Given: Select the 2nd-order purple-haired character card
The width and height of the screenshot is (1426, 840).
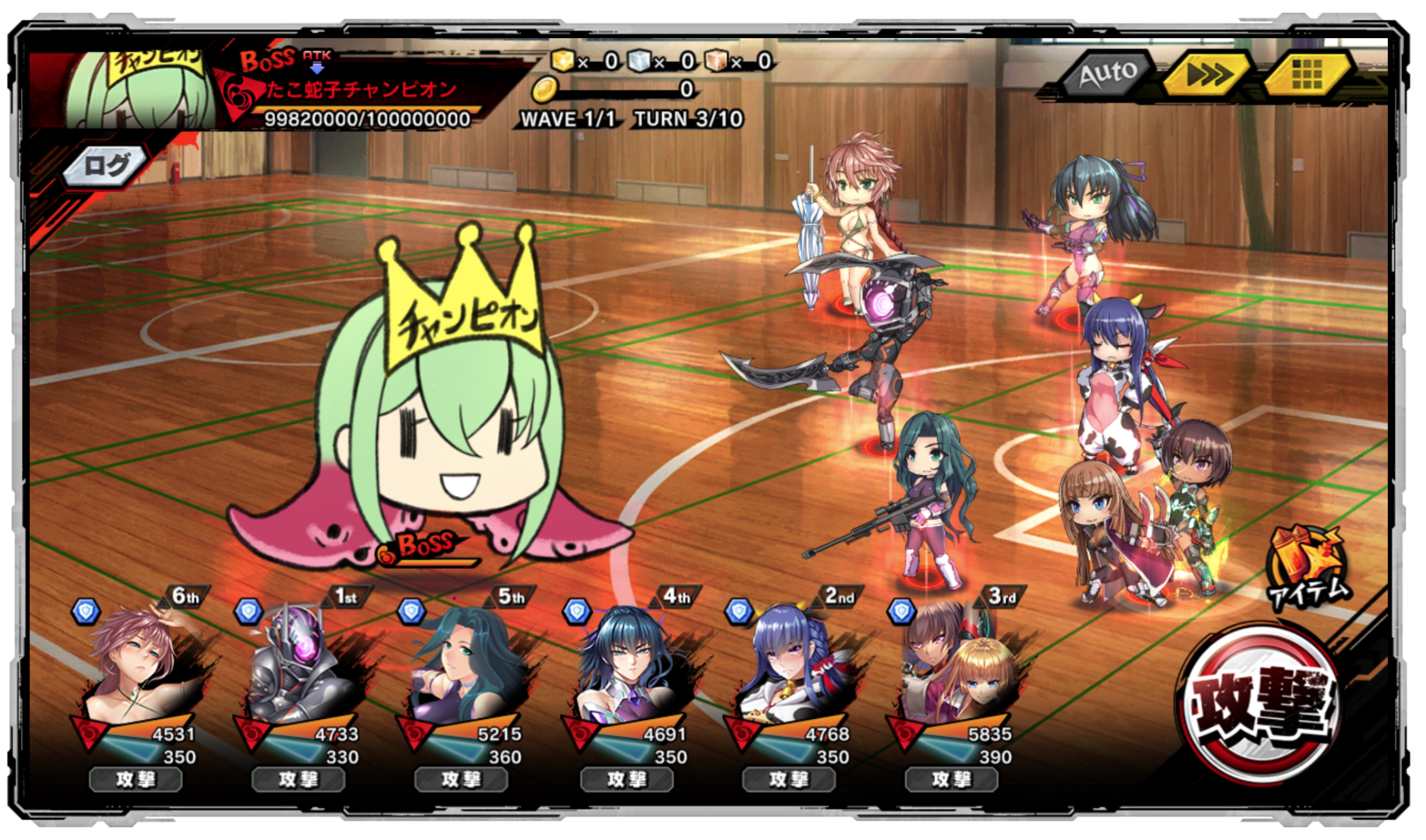Looking at the screenshot, I should (x=792, y=665).
